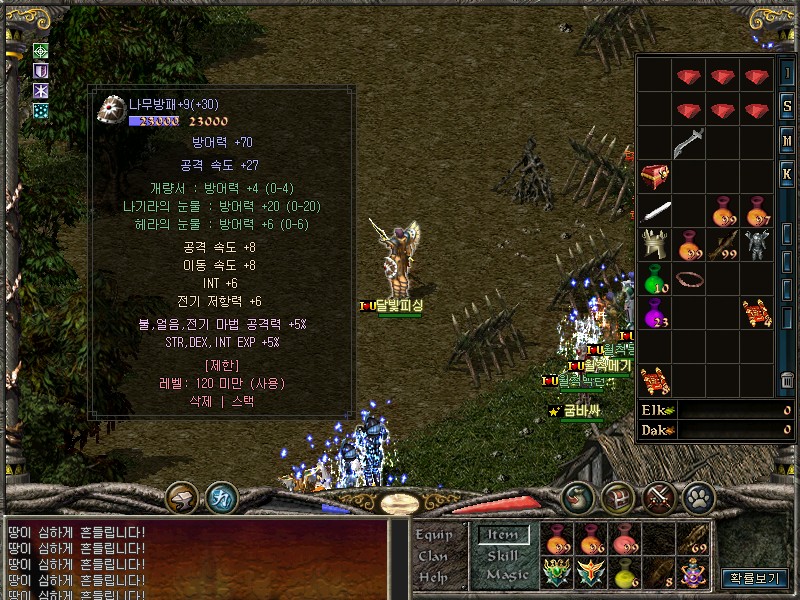The height and width of the screenshot is (600, 800).
Task: Click the inventory side button labeled K
Action: click(x=787, y=174)
